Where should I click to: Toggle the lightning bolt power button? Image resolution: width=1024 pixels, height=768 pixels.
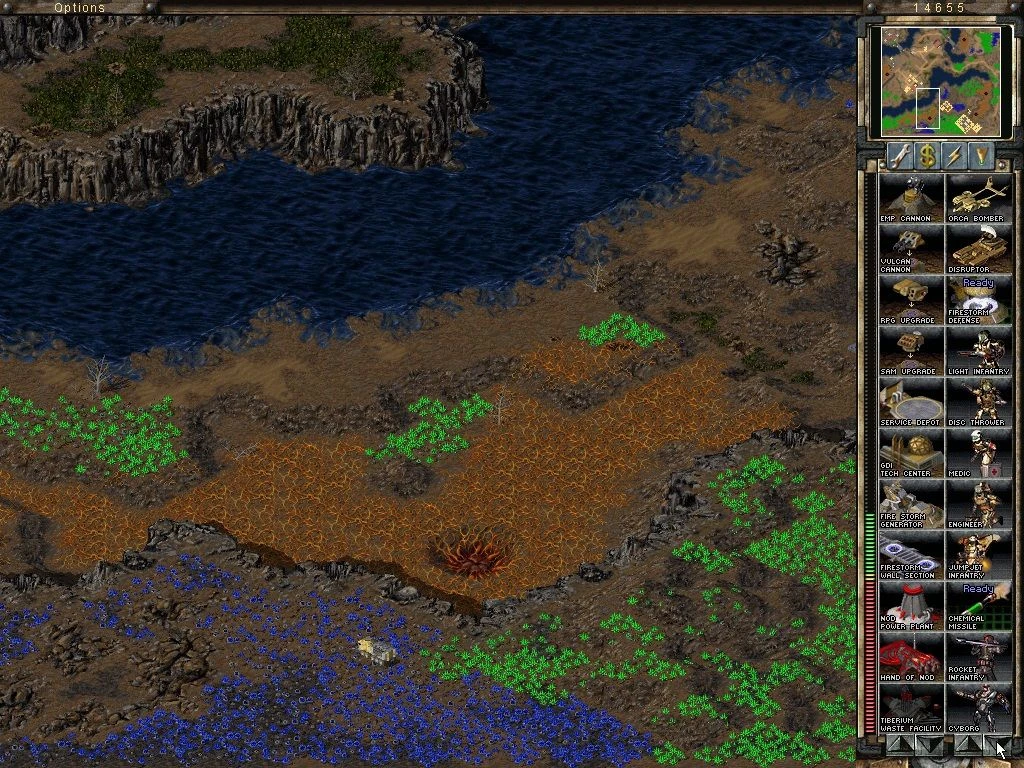(x=955, y=156)
